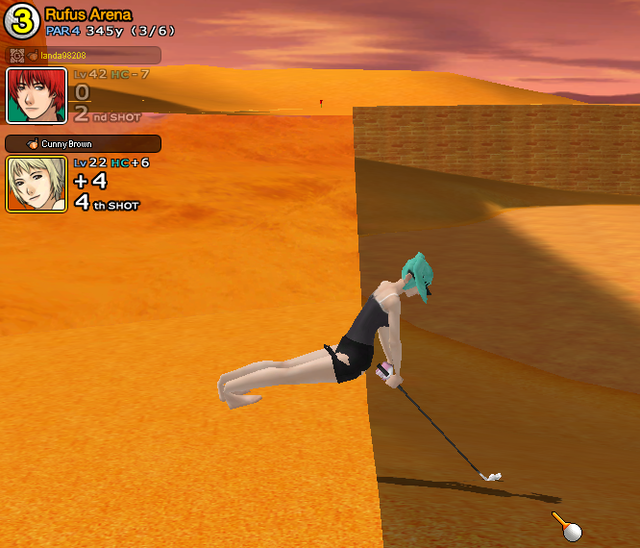Click the hole number 3 badge
Screen dimensions: 640x548
pos(20,22)
